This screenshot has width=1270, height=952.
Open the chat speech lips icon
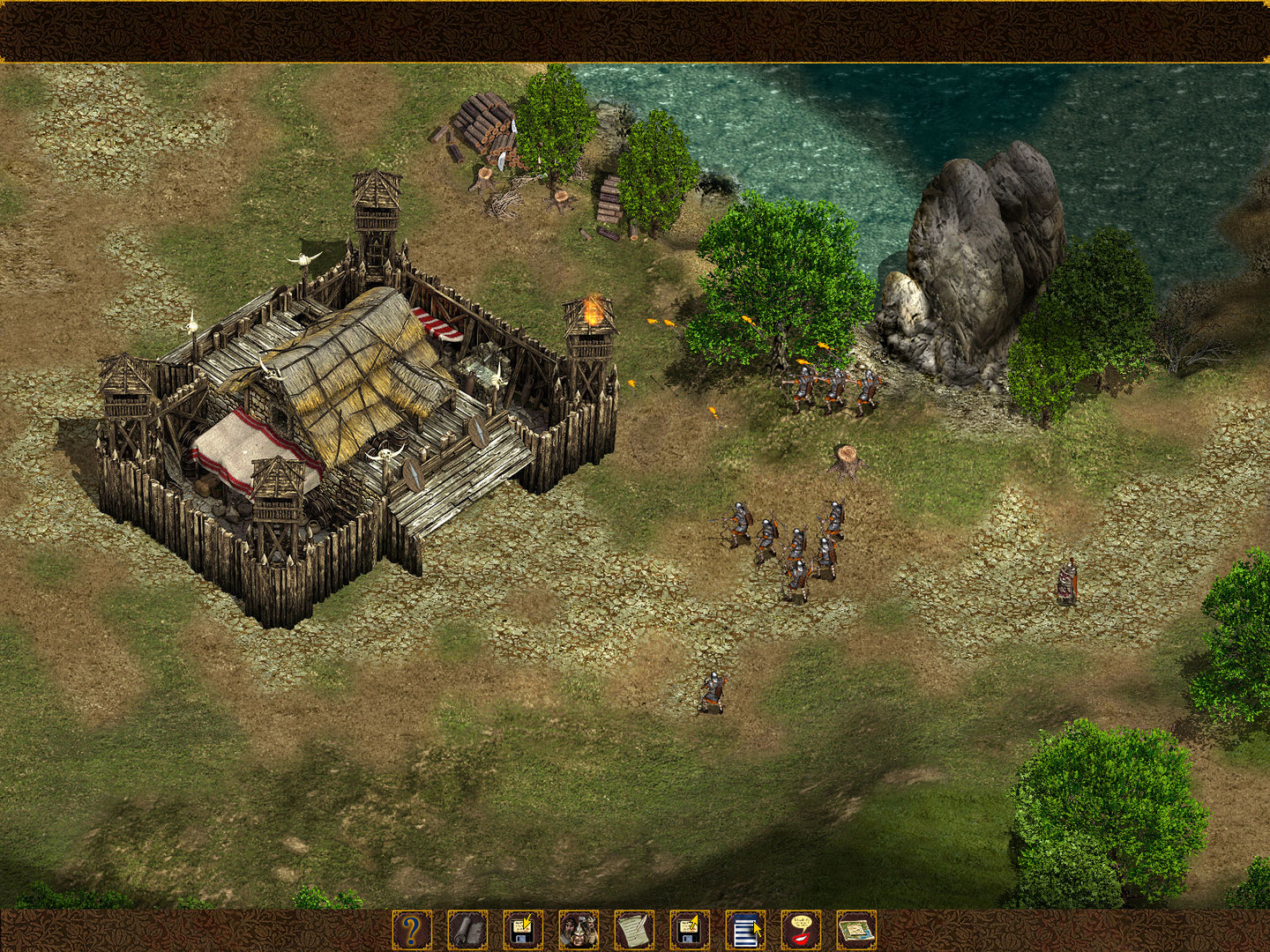pyautogui.click(x=803, y=930)
